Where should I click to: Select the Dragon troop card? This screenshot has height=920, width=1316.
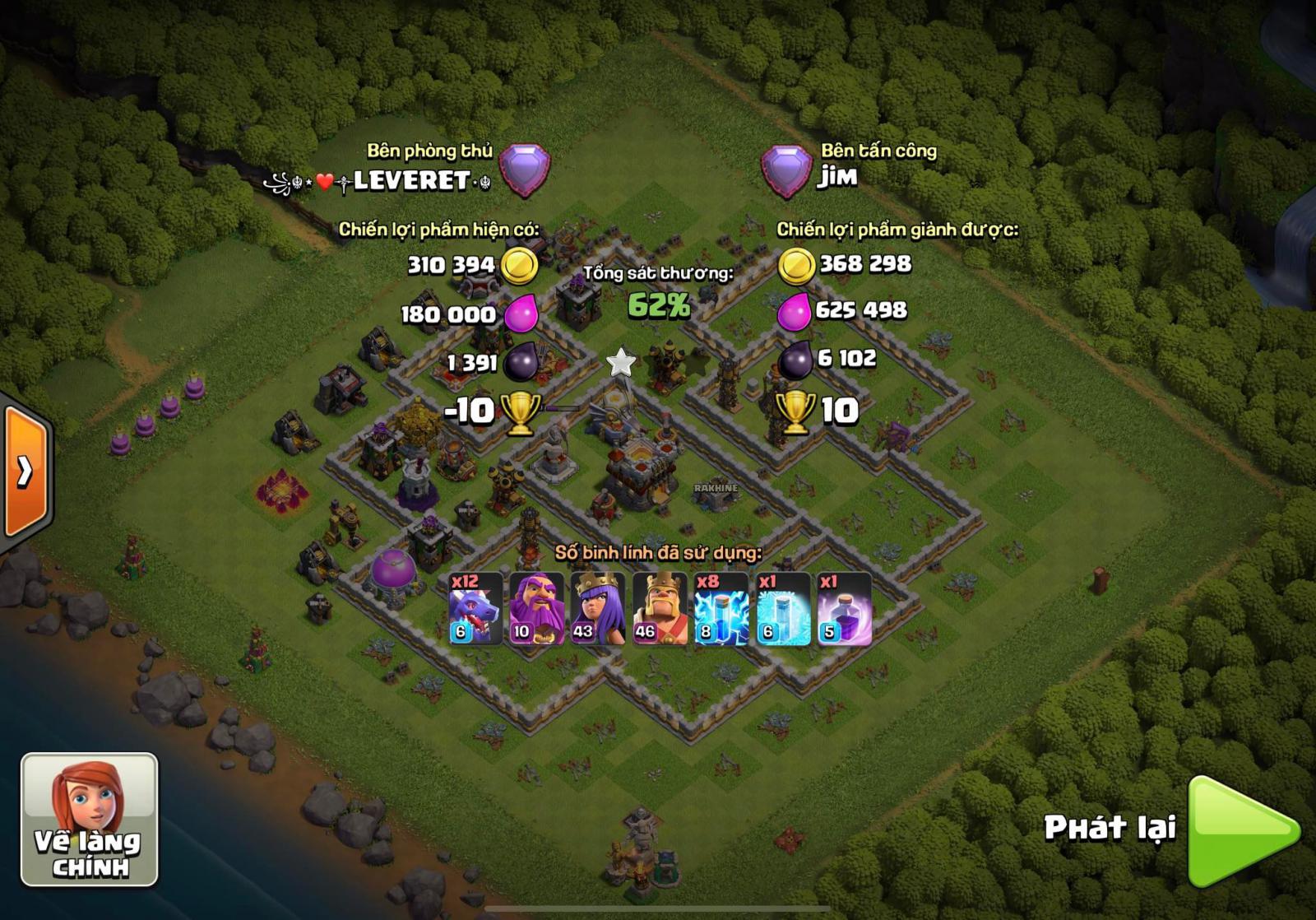point(475,609)
